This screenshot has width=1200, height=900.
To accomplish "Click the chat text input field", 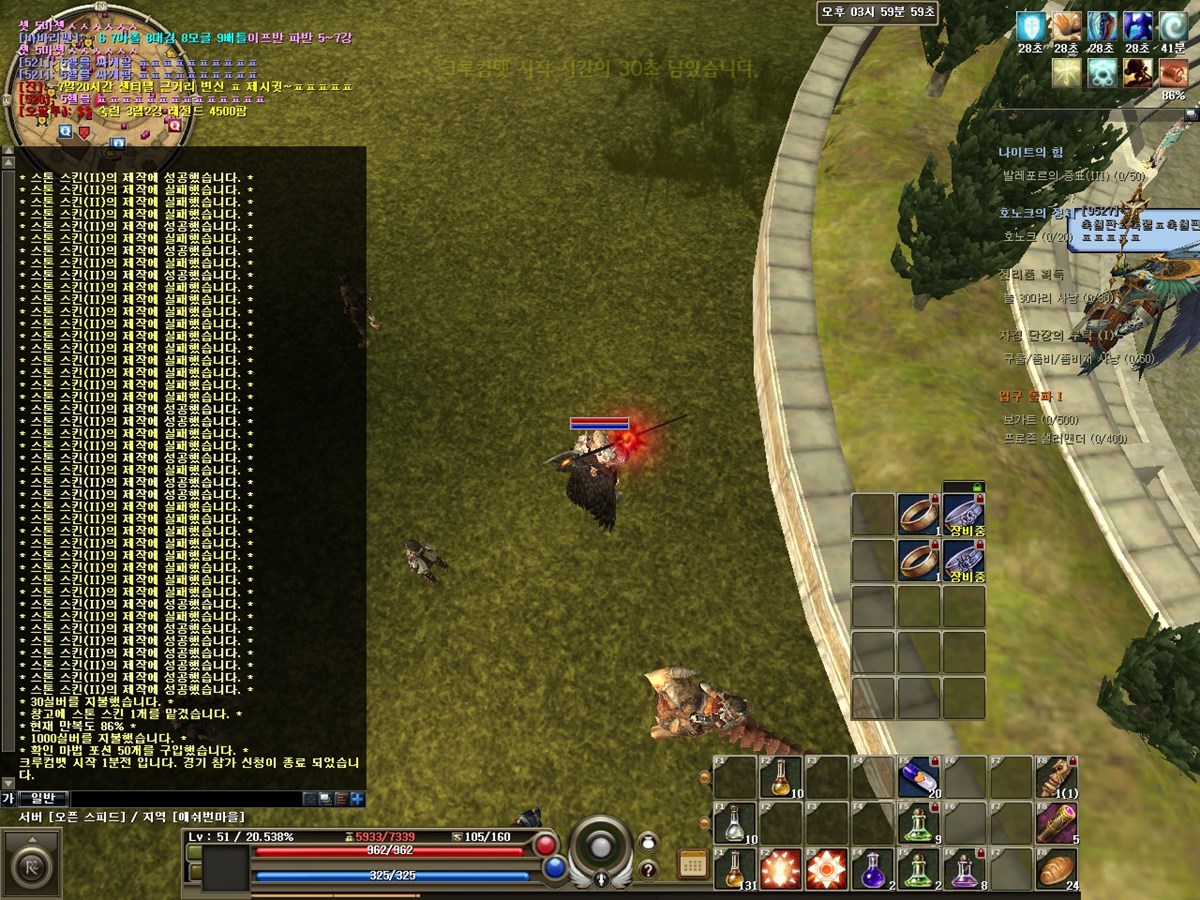I will [x=185, y=799].
